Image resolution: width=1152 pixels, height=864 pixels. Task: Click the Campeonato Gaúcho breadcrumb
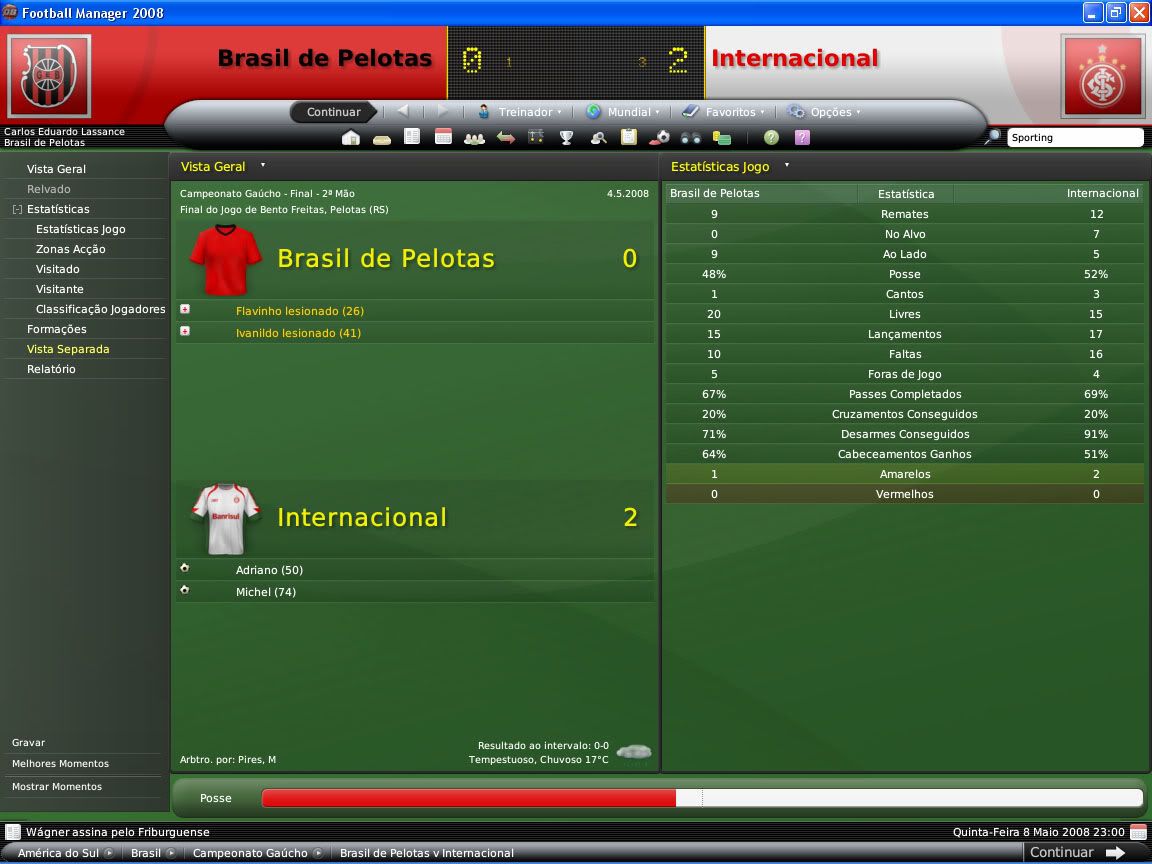pyautogui.click(x=250, y=853)
